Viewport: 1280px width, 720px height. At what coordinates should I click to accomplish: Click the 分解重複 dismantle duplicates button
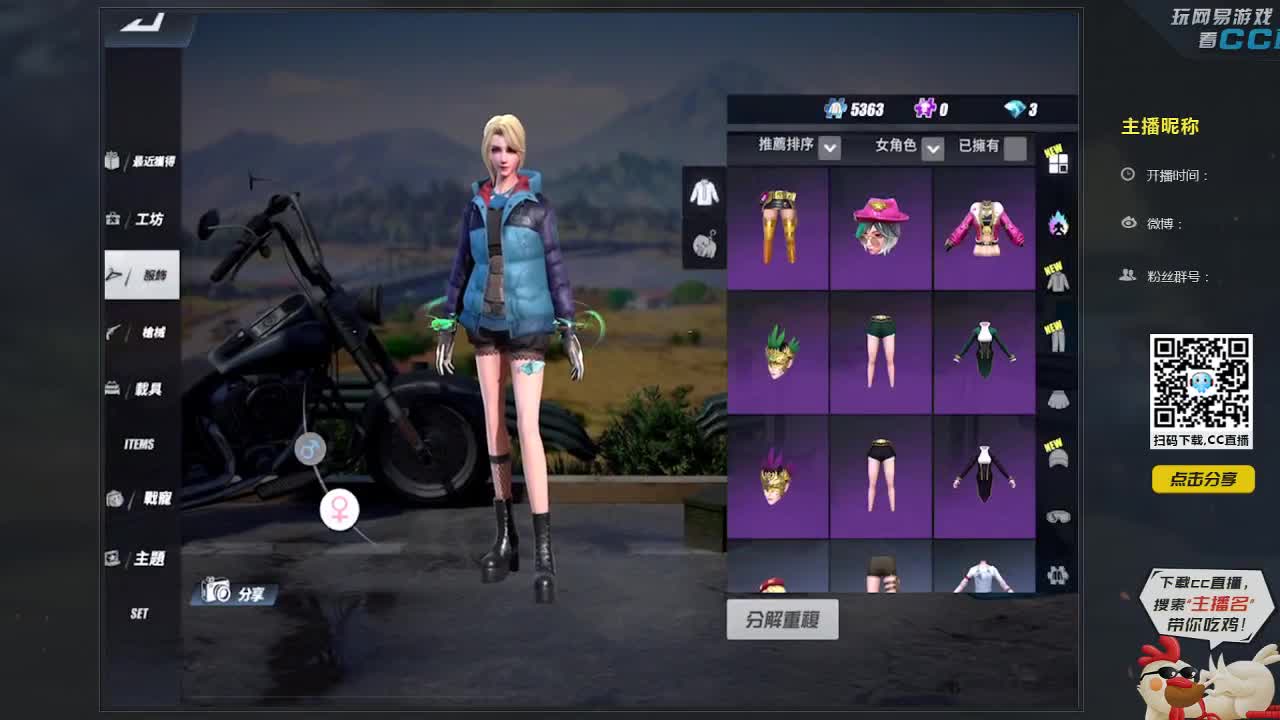[784, 619]
